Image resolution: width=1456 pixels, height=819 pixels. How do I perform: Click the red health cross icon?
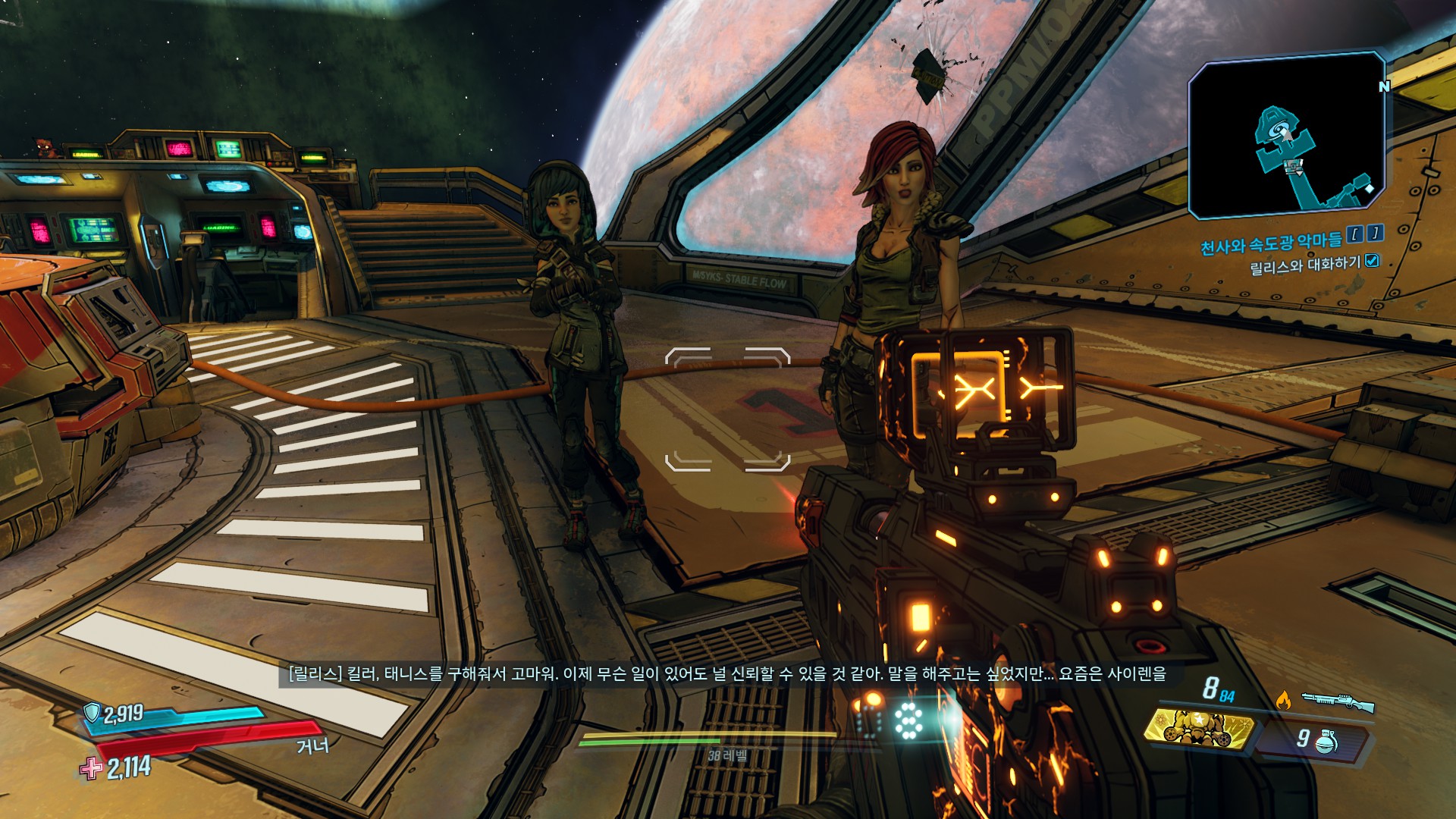[91, 769]
